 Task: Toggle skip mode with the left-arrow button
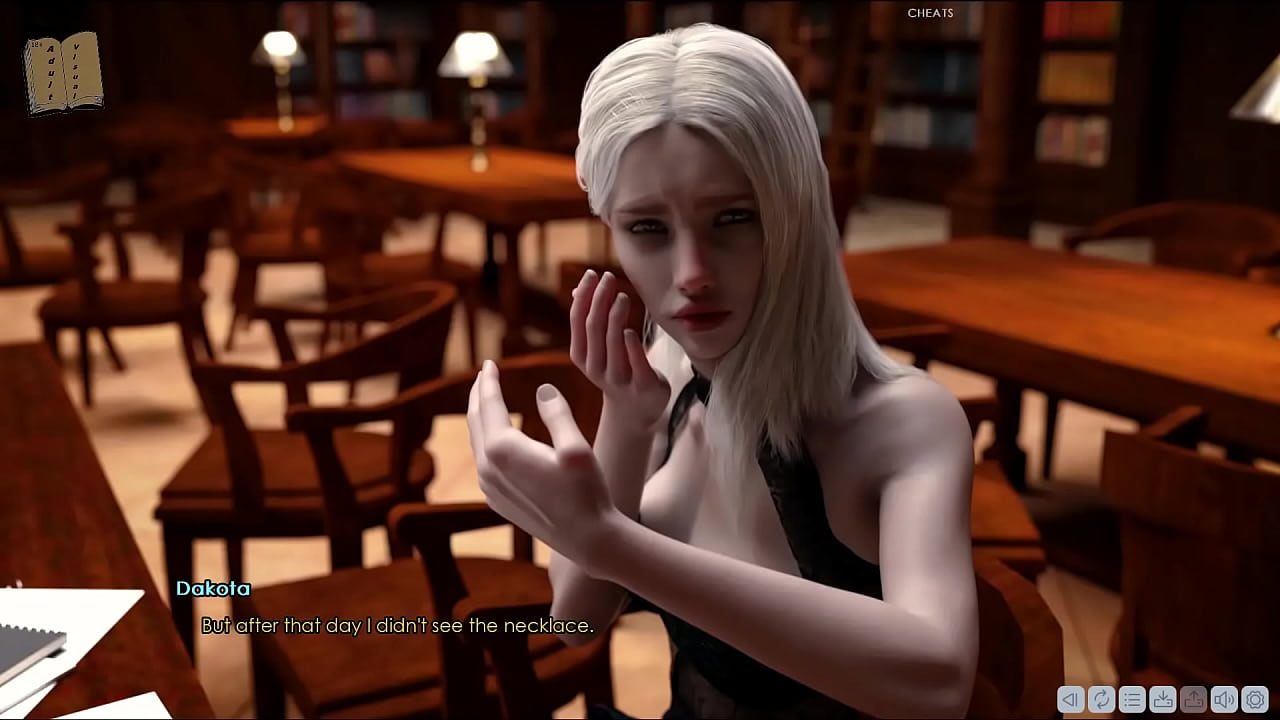pyautogui.click(x=1071, y=700)
